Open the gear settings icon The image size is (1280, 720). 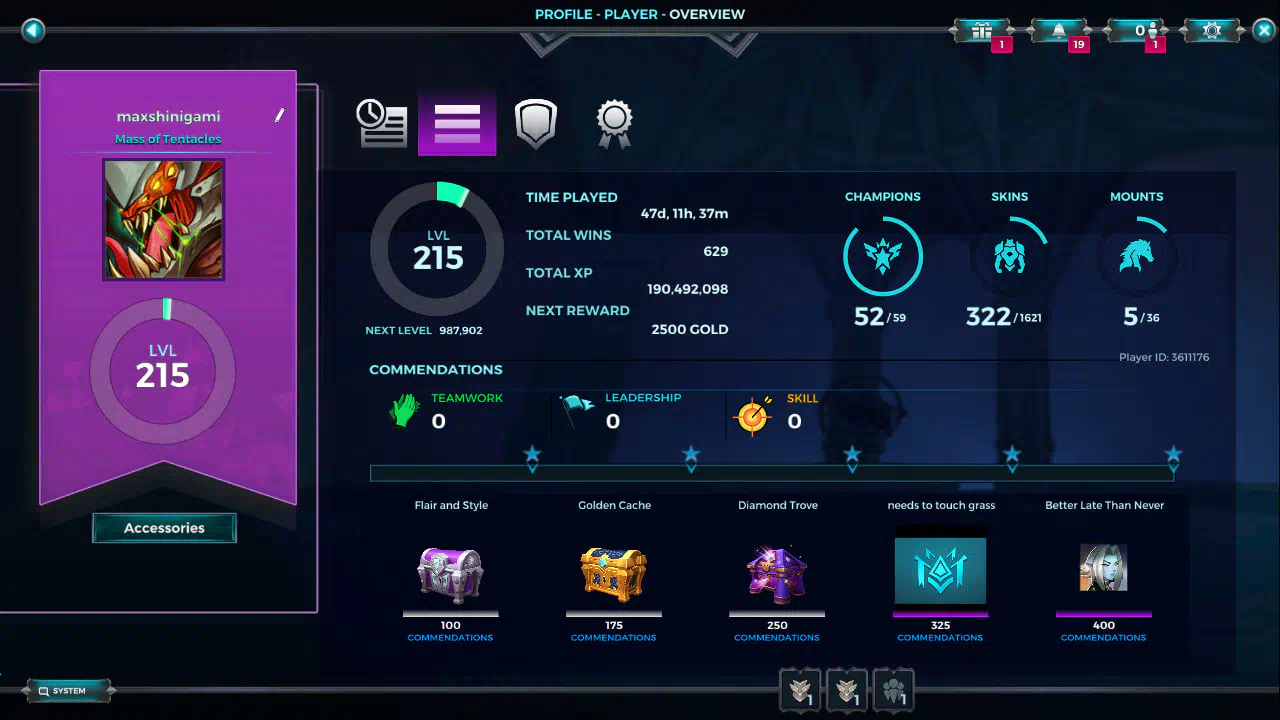click(1212, 31)
